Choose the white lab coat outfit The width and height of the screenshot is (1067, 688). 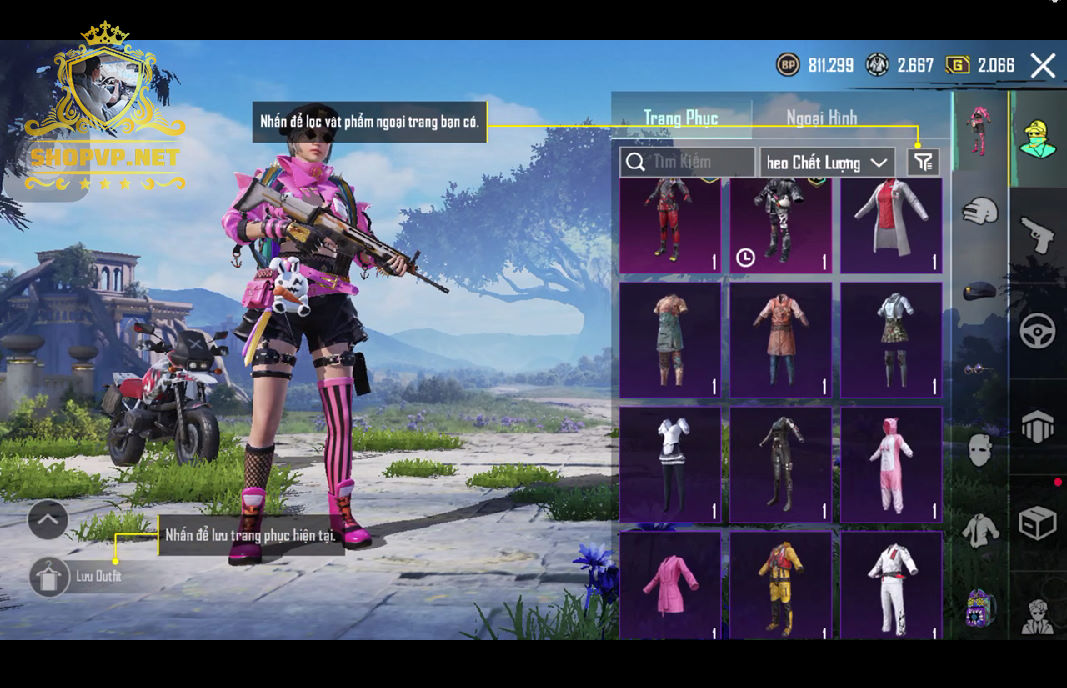[890, 225]
